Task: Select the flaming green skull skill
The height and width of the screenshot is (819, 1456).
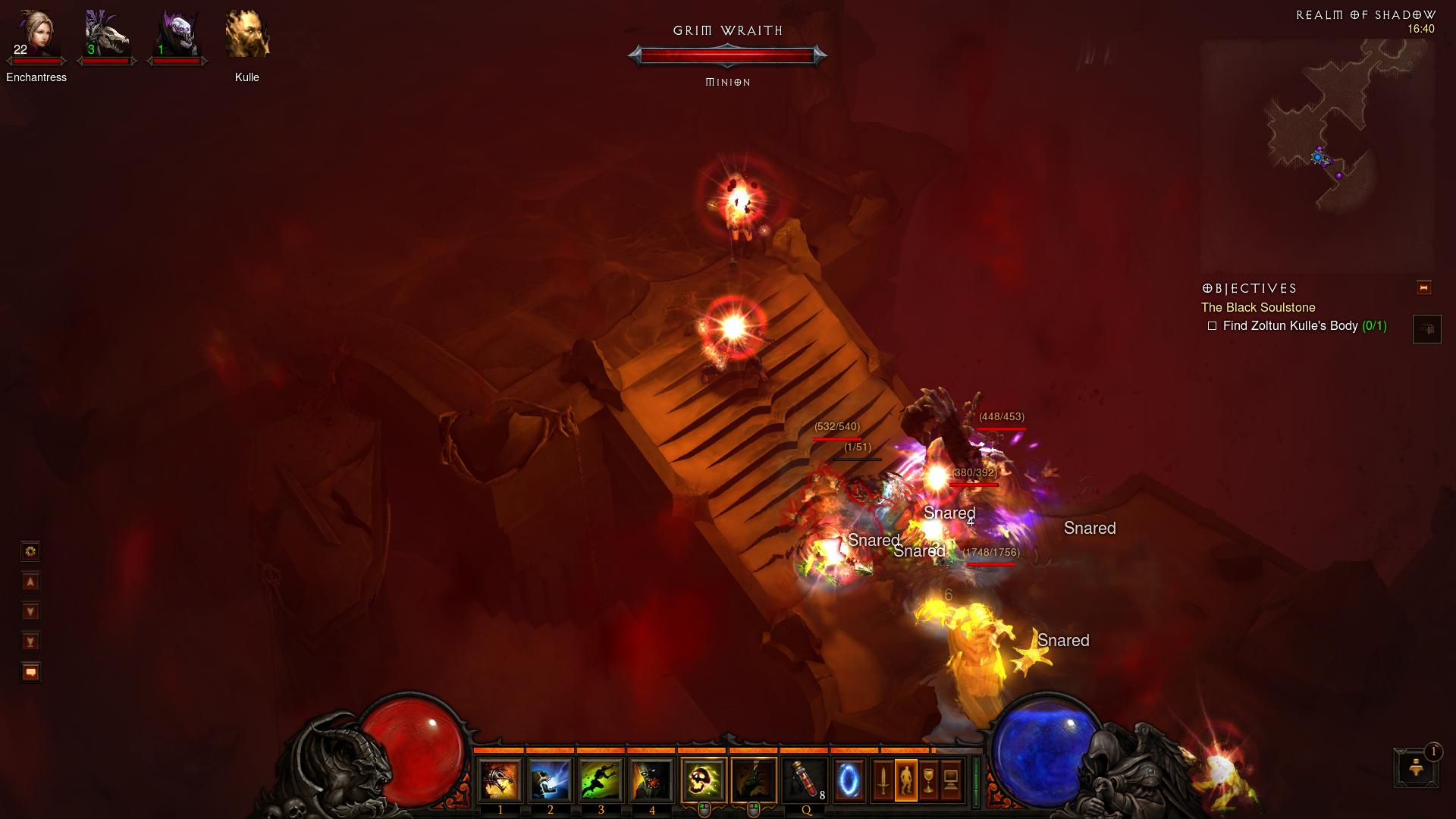Action: pos(704,780)
